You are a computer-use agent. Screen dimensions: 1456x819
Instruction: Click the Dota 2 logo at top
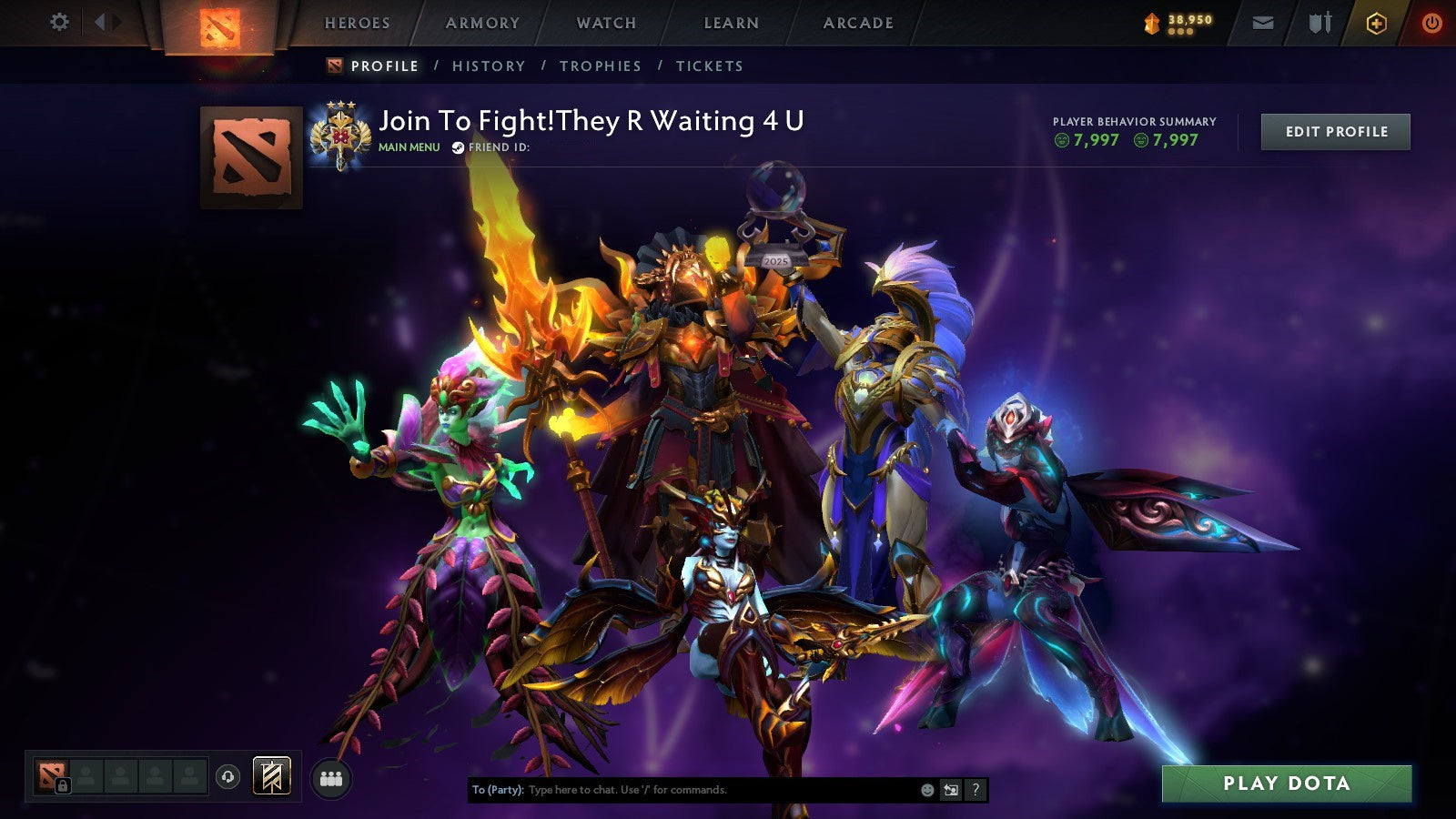click(218, 23)
